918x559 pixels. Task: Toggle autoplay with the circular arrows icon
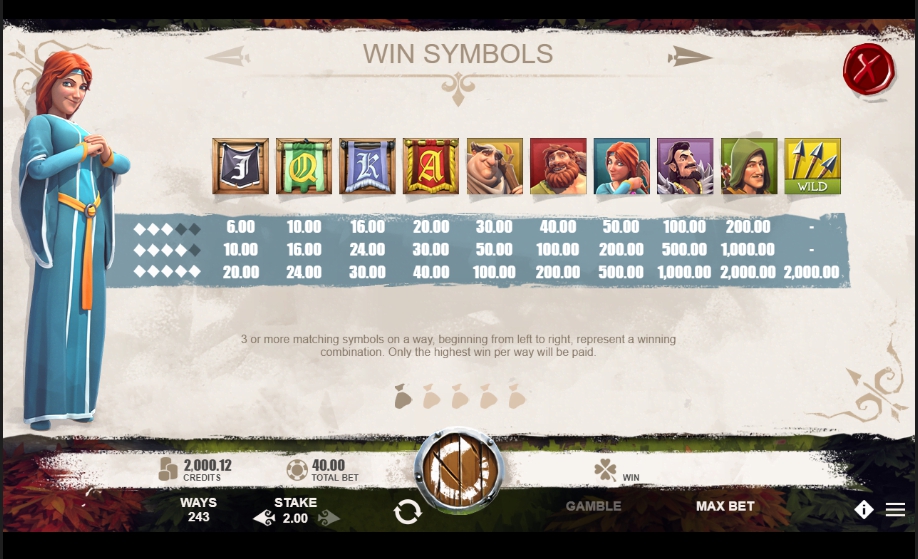(407, 512)
